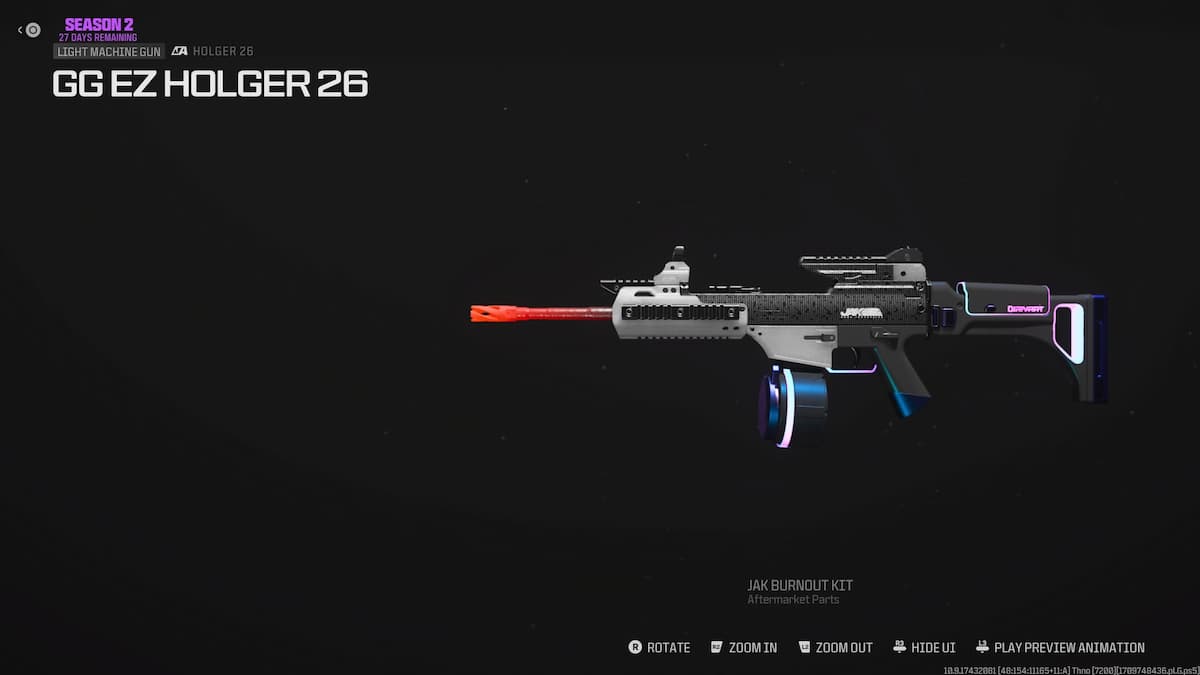Play the weapon preview animation
1200x675 pixels.
click(x=1060, y=647)
